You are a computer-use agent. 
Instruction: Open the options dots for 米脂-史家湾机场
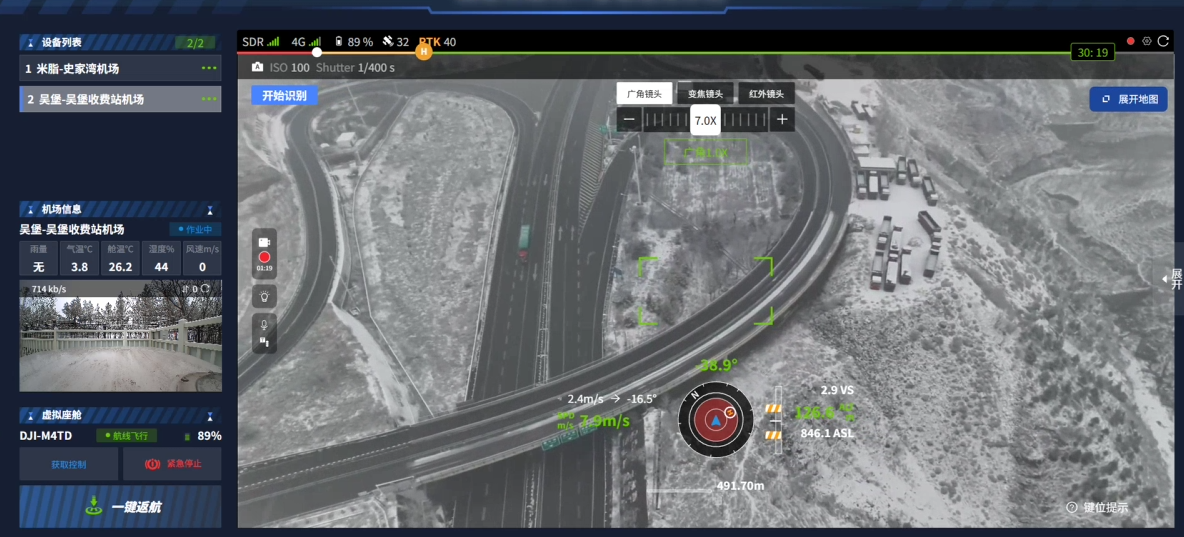pyautogui.click(x=208, y=69)
